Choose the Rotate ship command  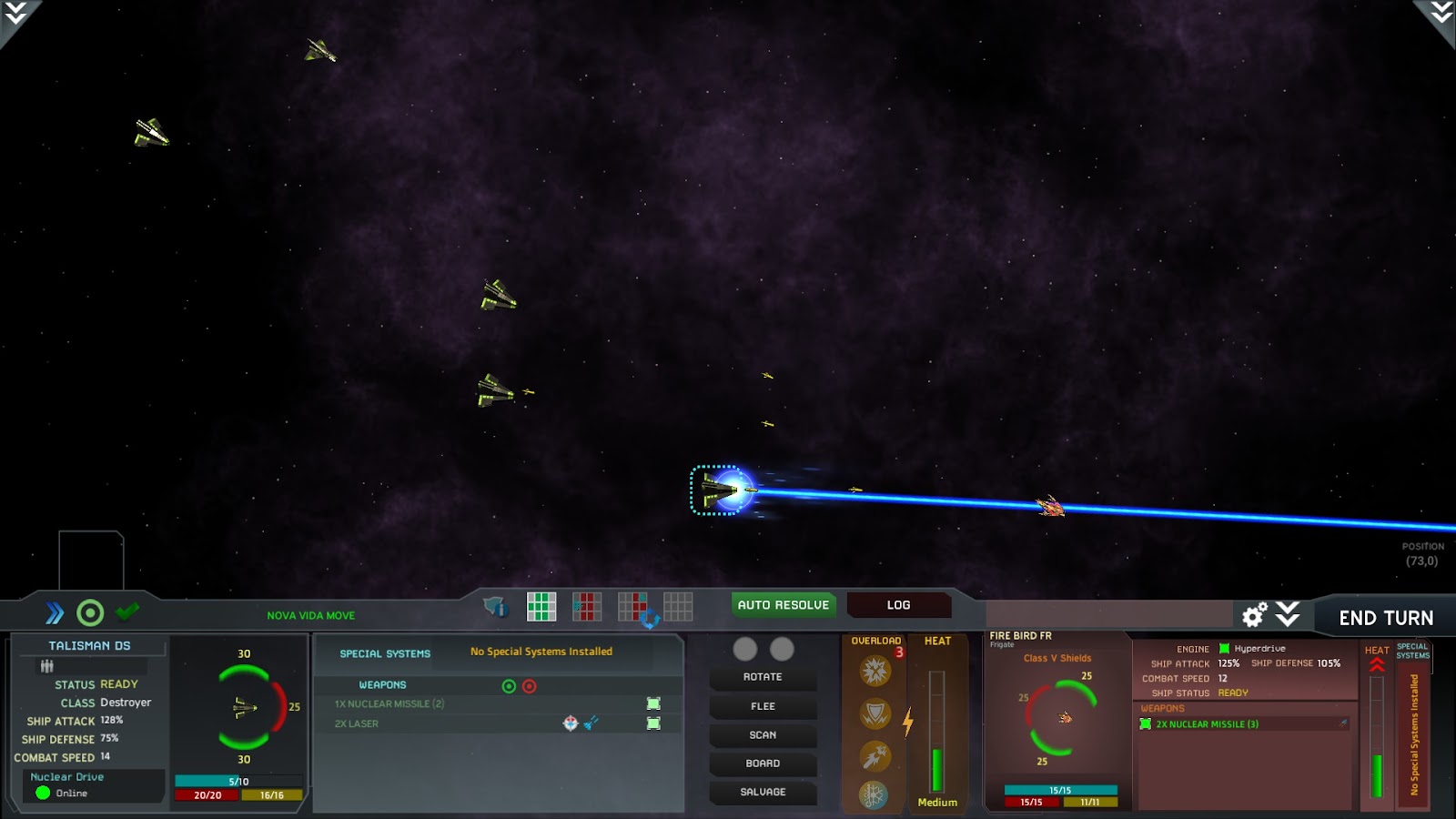763,677
